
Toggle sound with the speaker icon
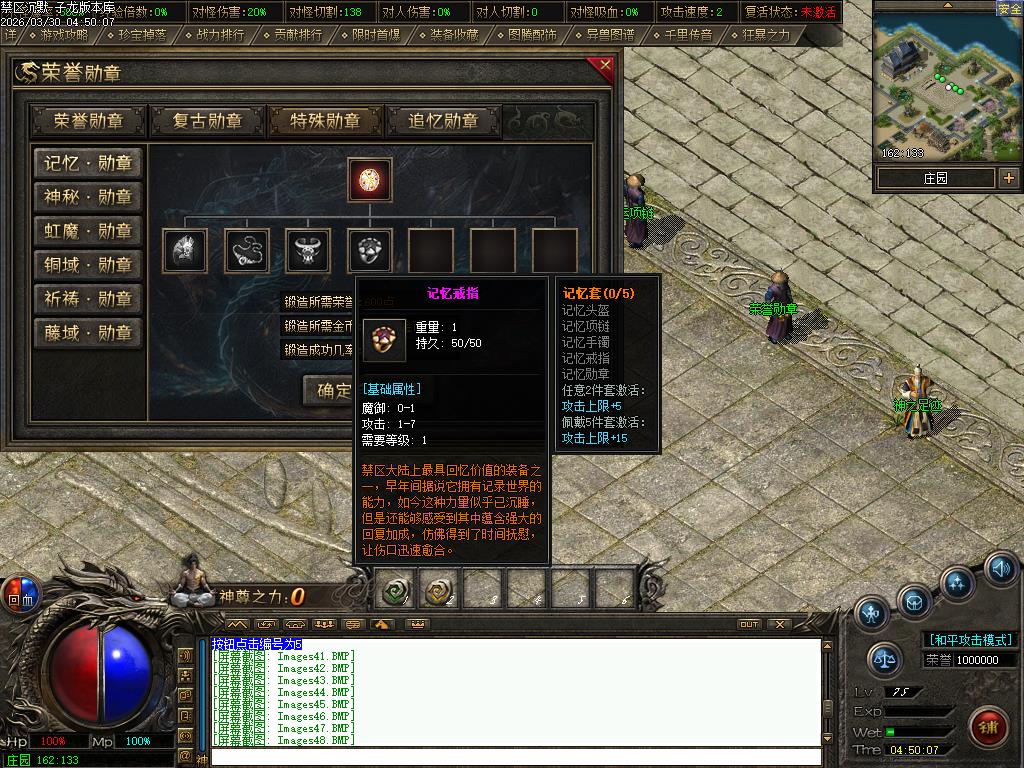[x=1001, y=568]
